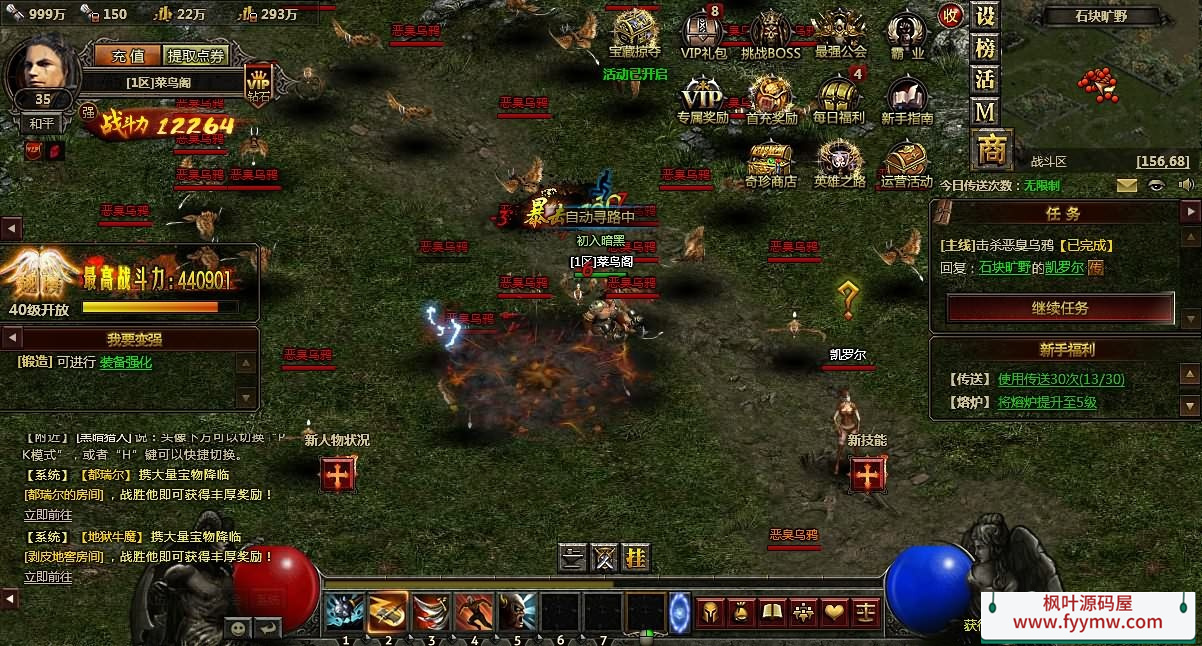The height and width of the screenshot is (646, 1202).
Task: Use the red blade slash skill in slot 3
Action: (x=432, y=612)
